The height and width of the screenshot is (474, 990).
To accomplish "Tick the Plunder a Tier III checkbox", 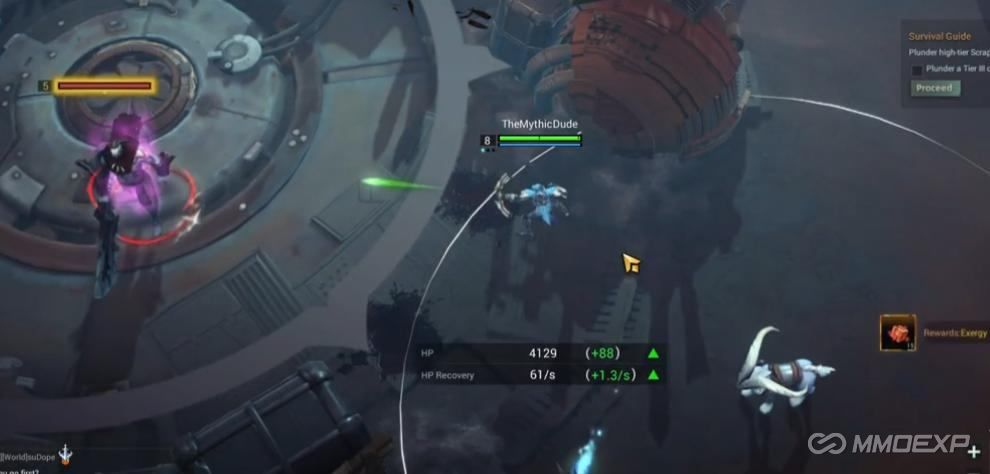I will 917,70.
